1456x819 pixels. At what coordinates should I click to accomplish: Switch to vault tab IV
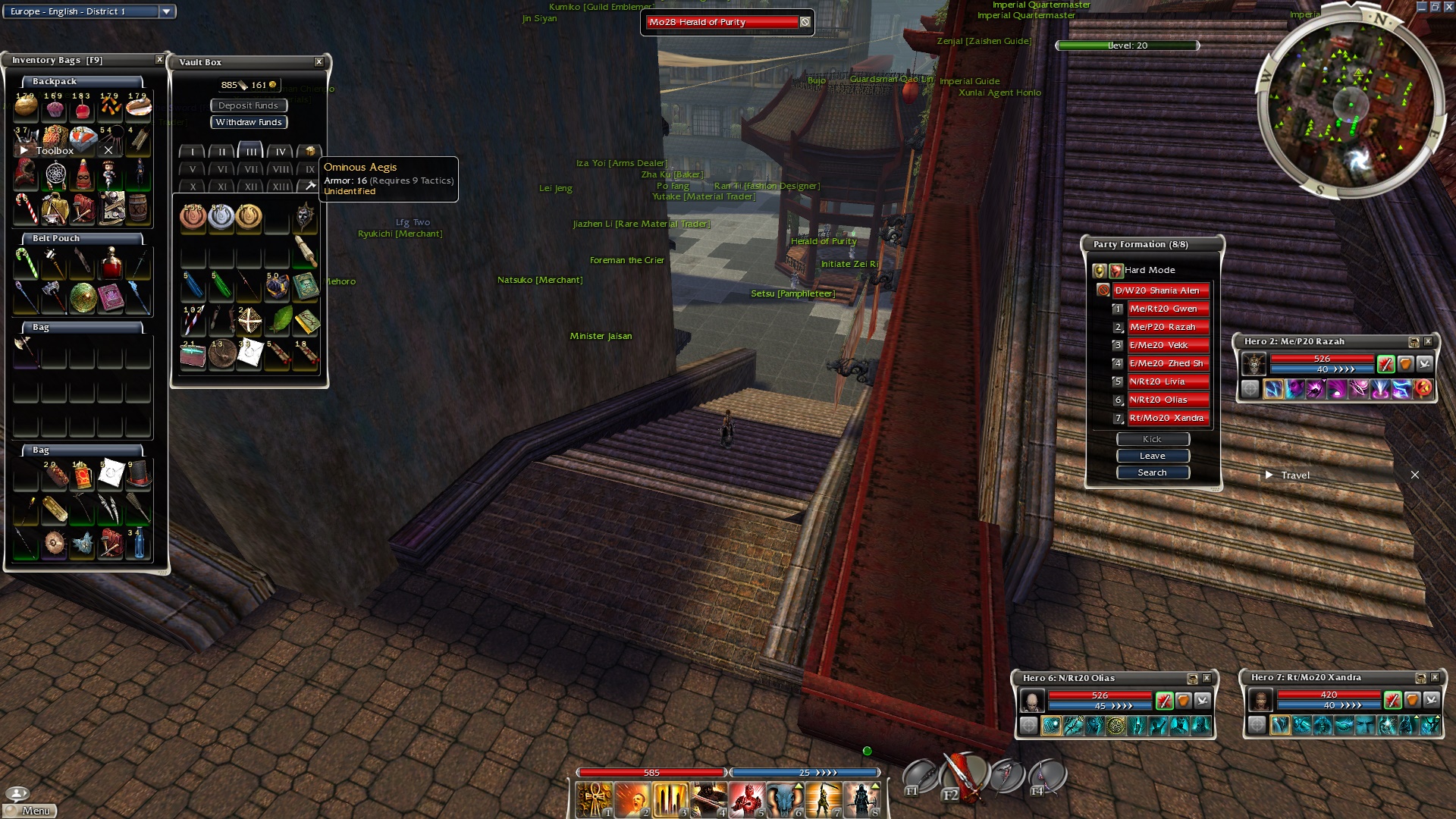coord(281,152)
